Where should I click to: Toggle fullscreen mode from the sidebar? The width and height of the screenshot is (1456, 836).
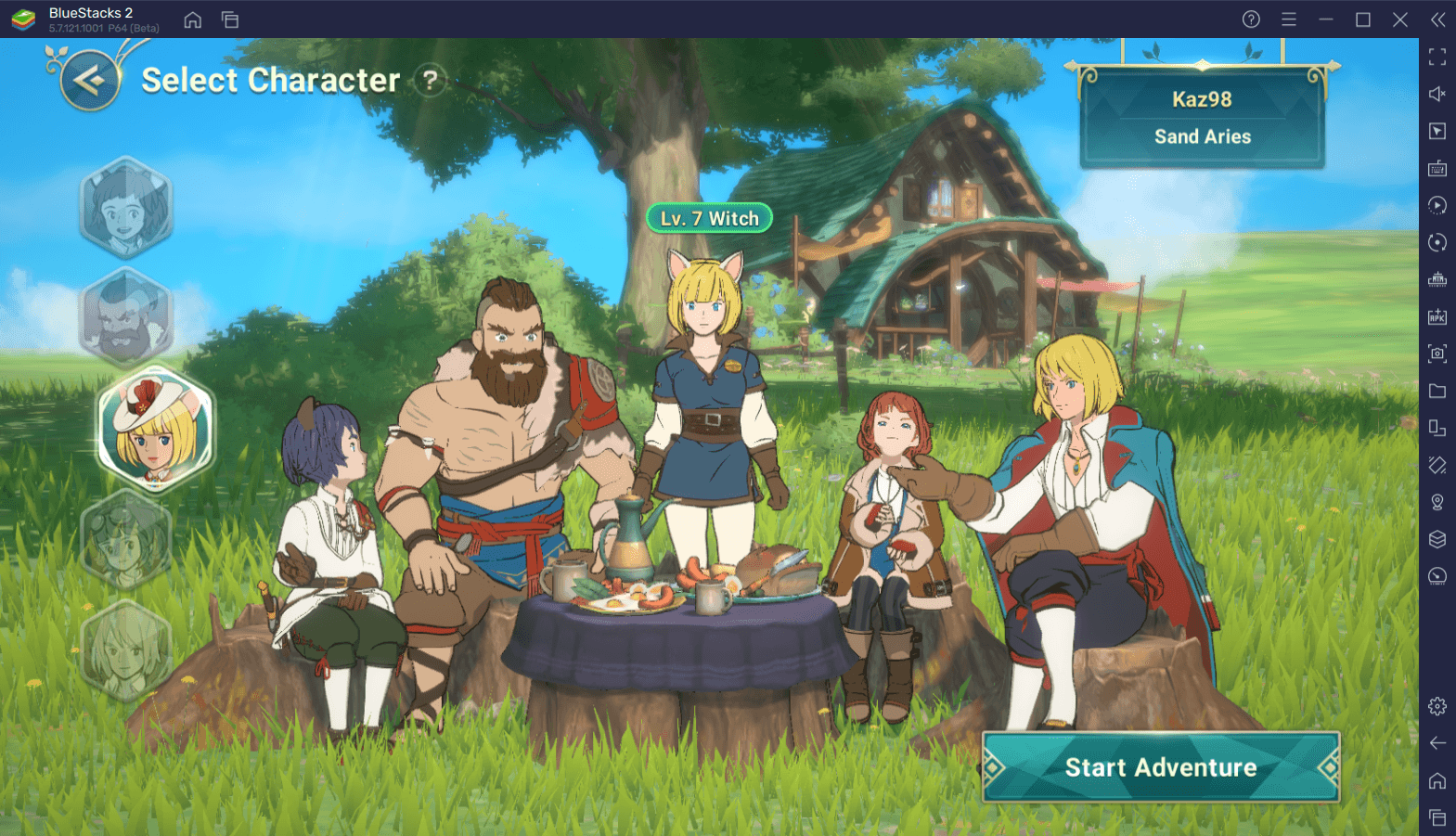[1437, 58]
